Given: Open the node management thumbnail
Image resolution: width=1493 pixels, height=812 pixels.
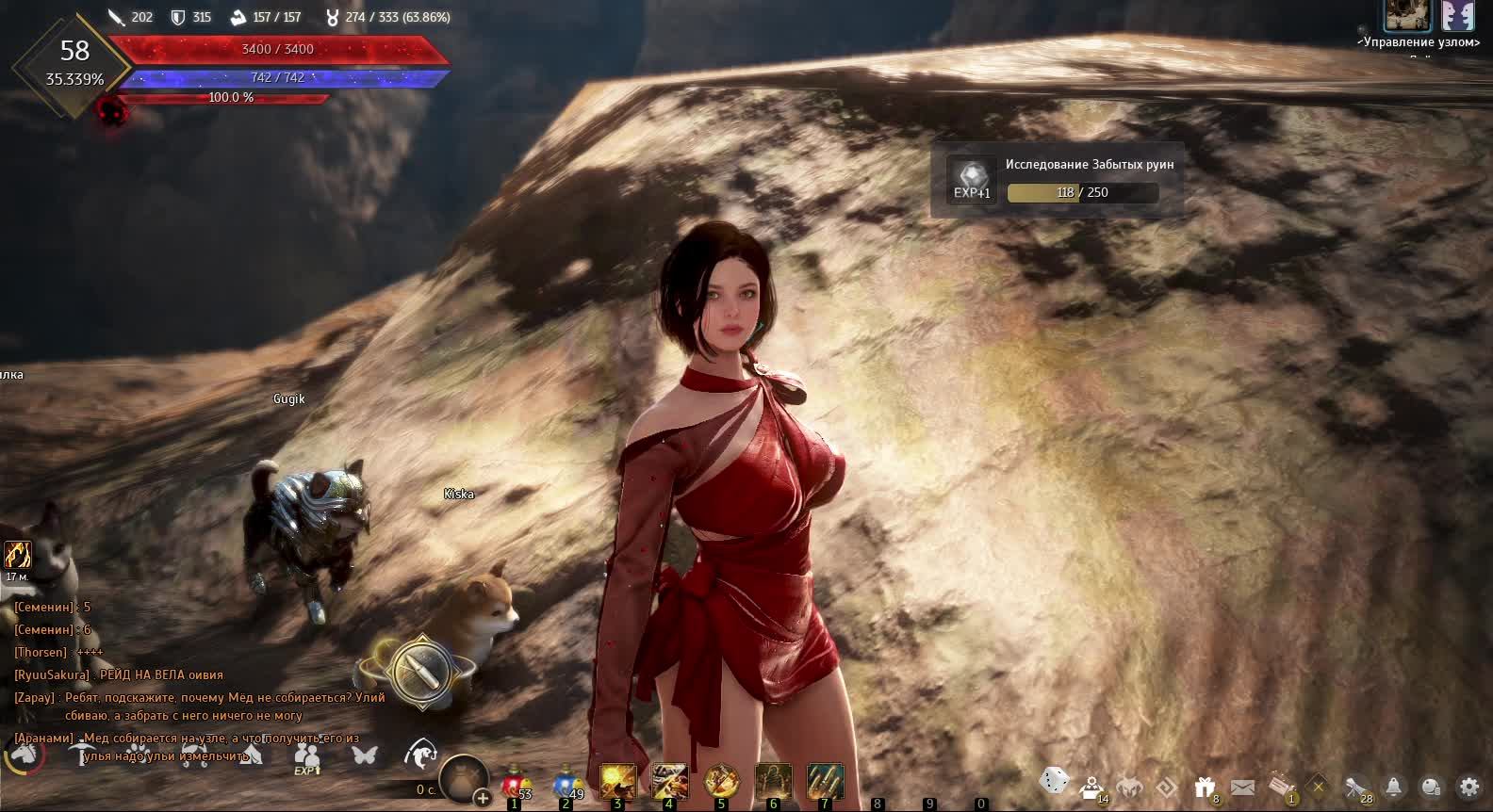Looking at the screenshot, I should (x=1407, y=15).
